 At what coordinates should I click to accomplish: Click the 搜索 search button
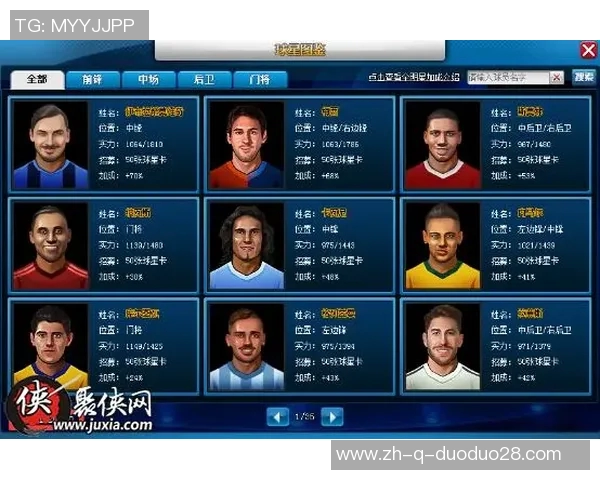[x=583, y=77]
